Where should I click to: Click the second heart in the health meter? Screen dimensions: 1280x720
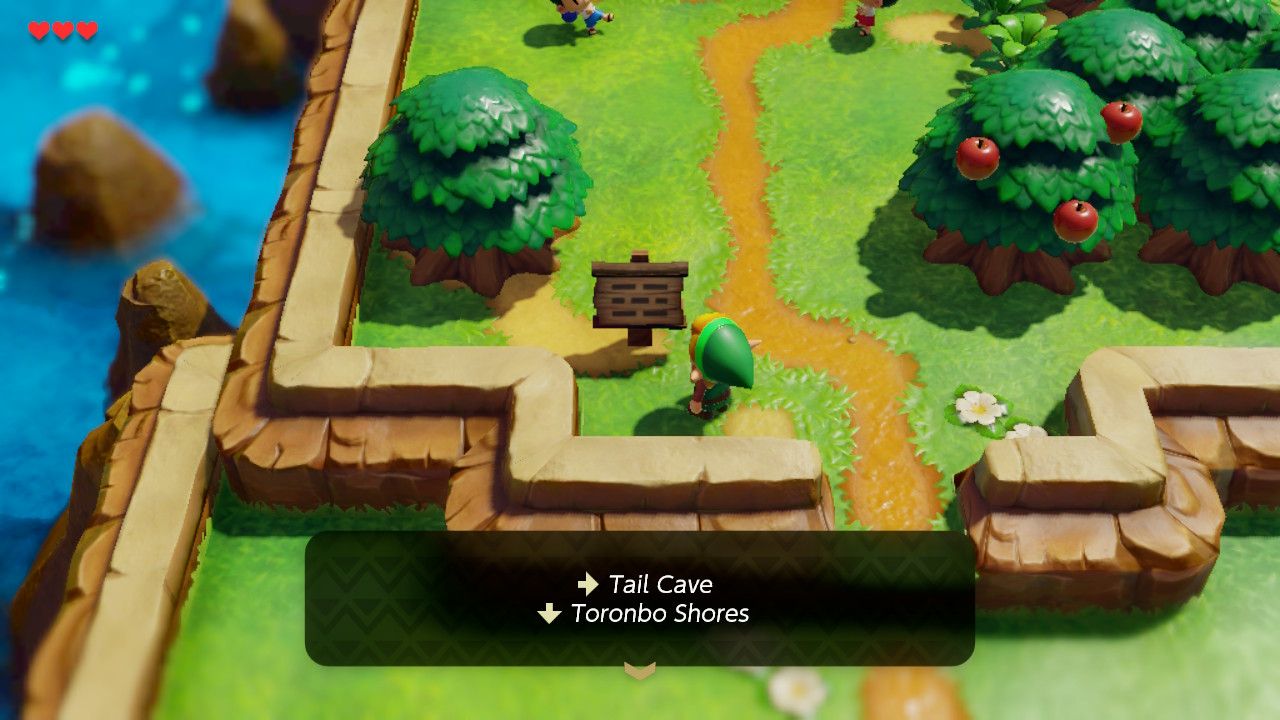tap(61, 28)
